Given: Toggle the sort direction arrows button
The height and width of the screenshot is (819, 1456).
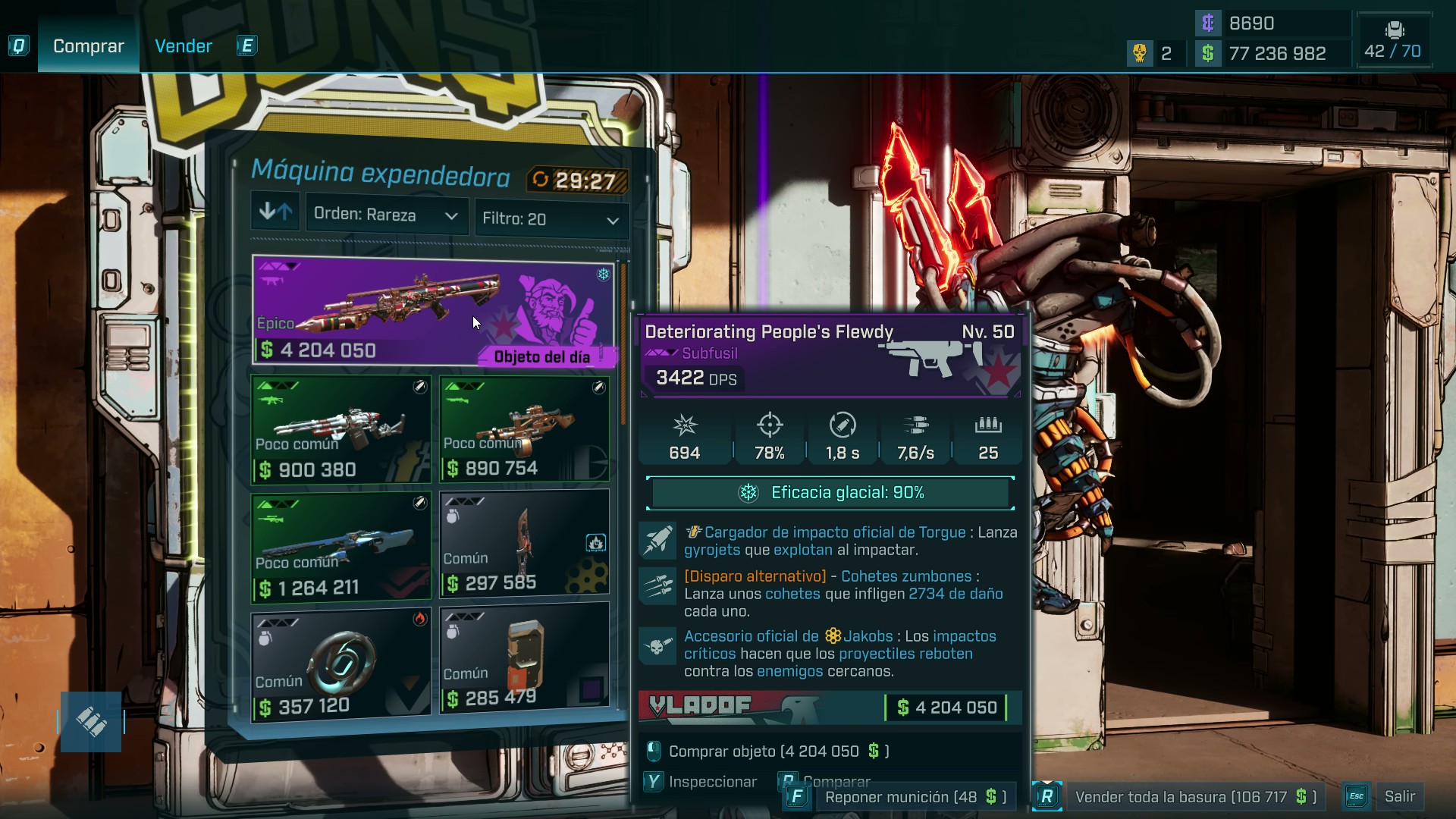Looking at the screenshot, I should (x=275, y=212).
